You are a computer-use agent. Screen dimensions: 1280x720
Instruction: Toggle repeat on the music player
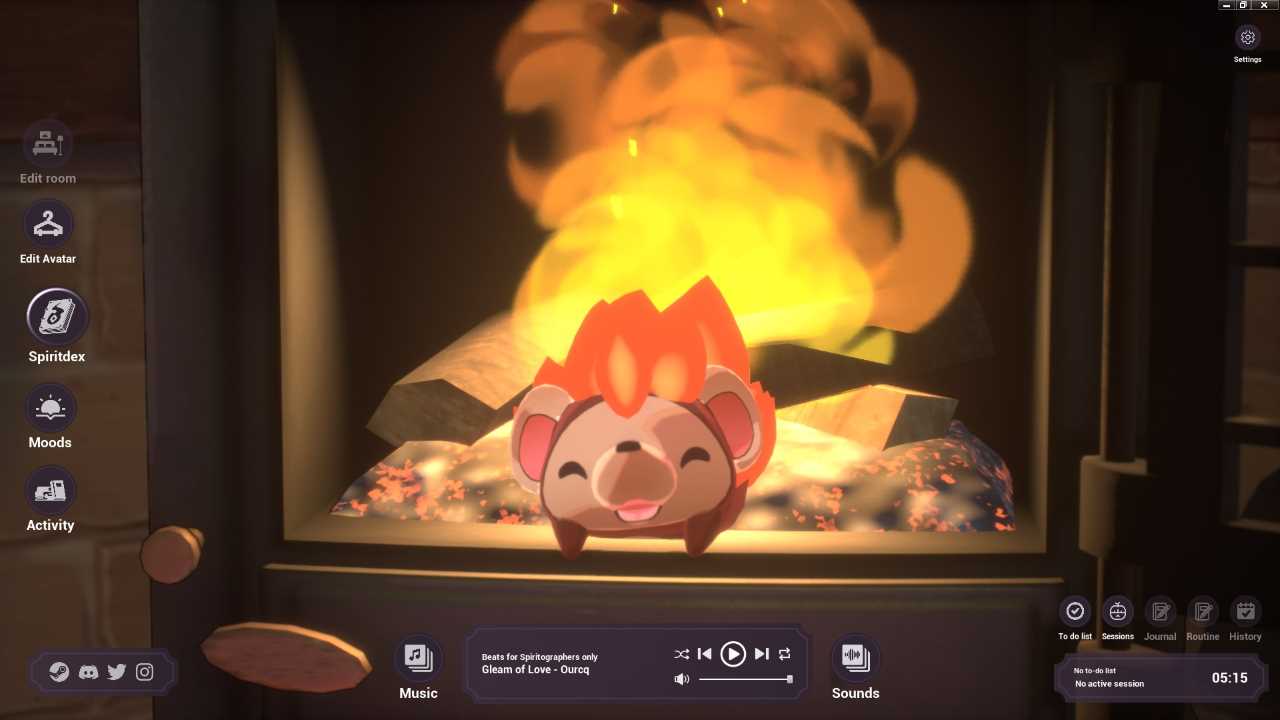click(785, 654)
